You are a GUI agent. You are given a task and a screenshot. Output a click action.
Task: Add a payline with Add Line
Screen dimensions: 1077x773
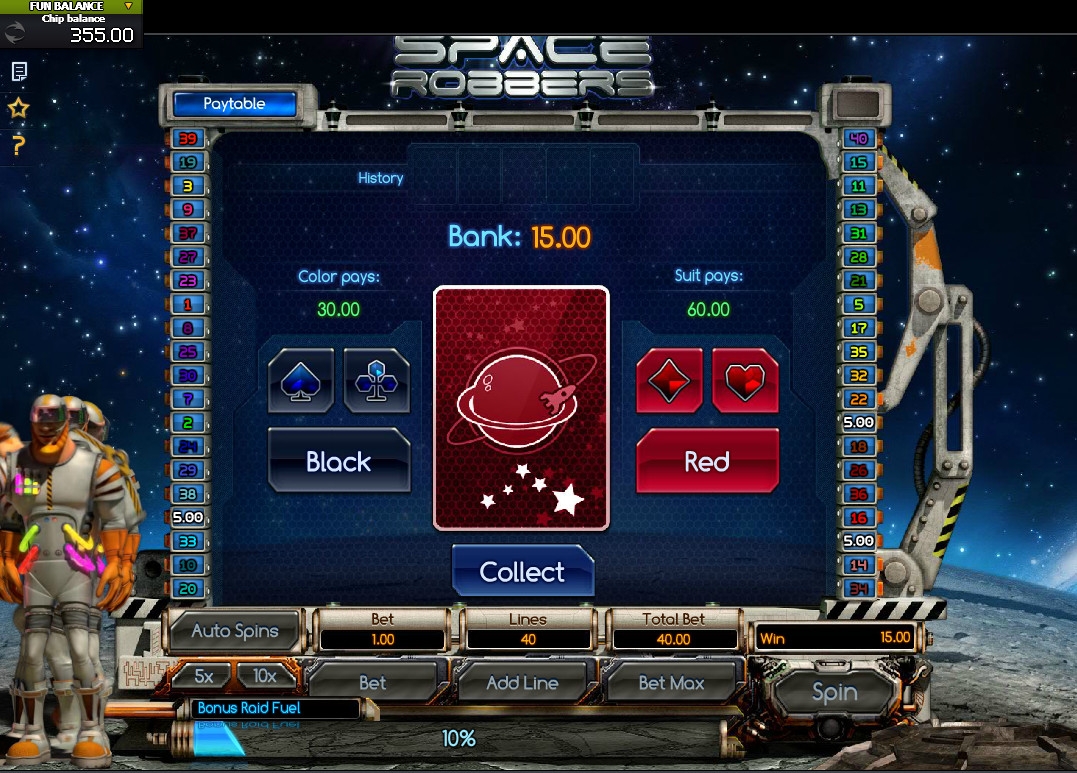[x=522, y=683]
